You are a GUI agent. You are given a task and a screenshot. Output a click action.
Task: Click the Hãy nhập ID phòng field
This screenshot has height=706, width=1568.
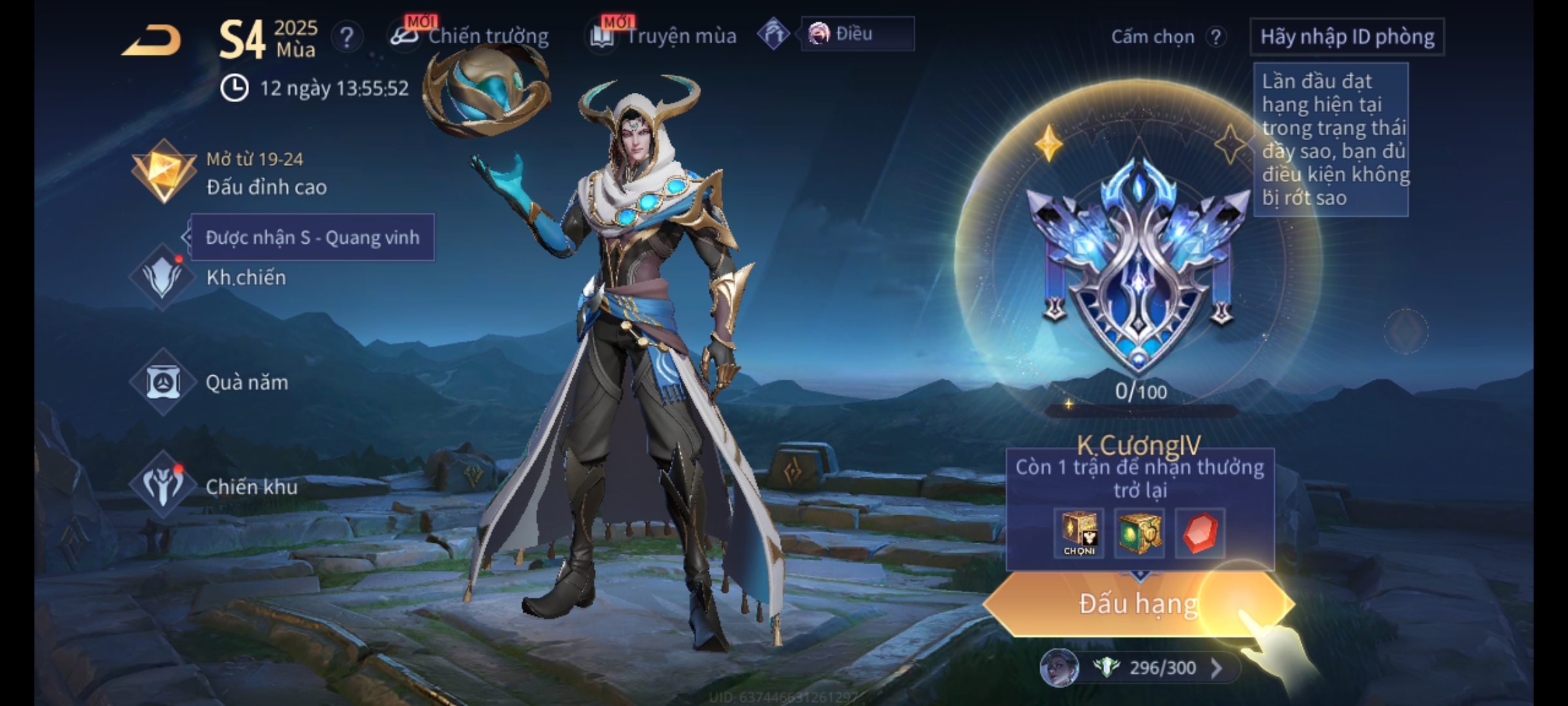click(x=1347, y=37)
